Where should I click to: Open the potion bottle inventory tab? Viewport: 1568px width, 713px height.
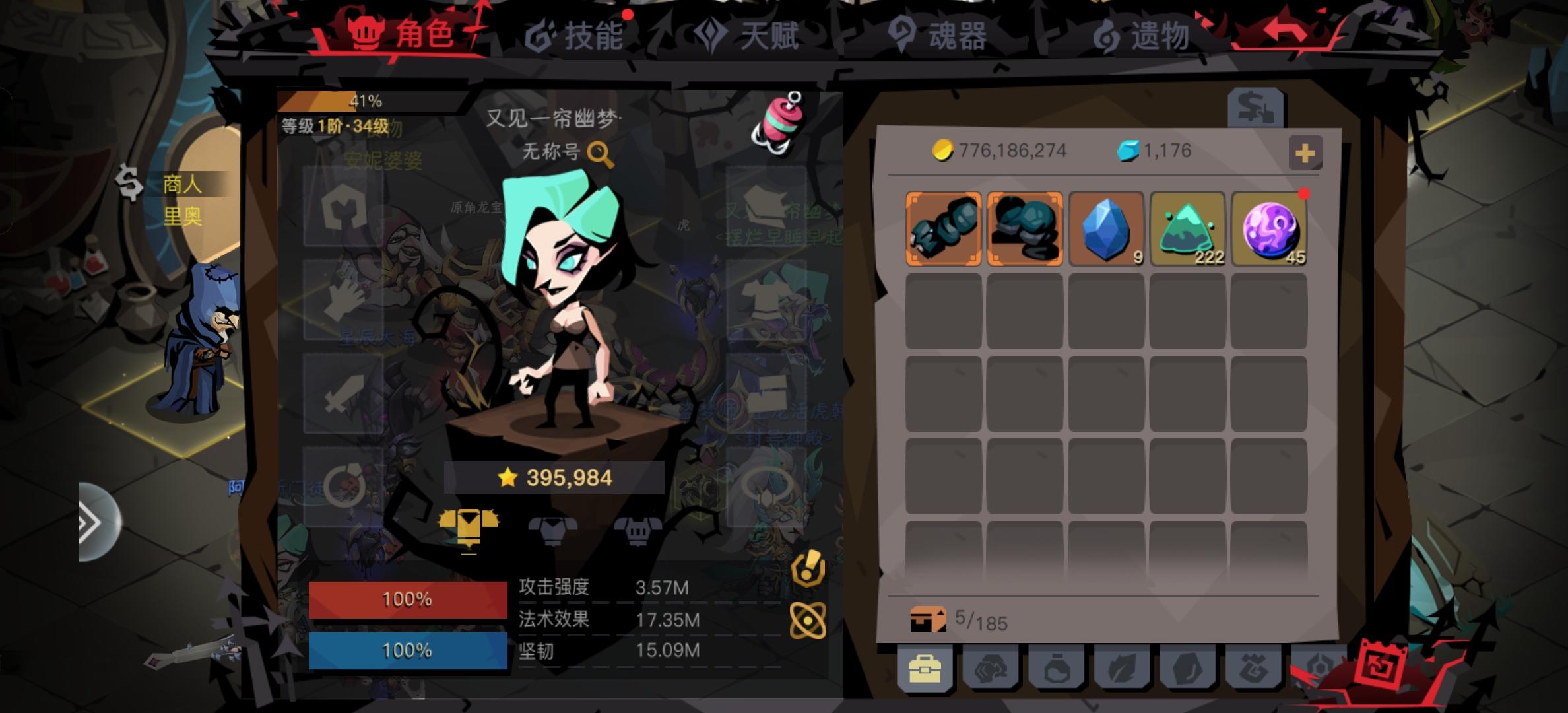point(1057,668)
